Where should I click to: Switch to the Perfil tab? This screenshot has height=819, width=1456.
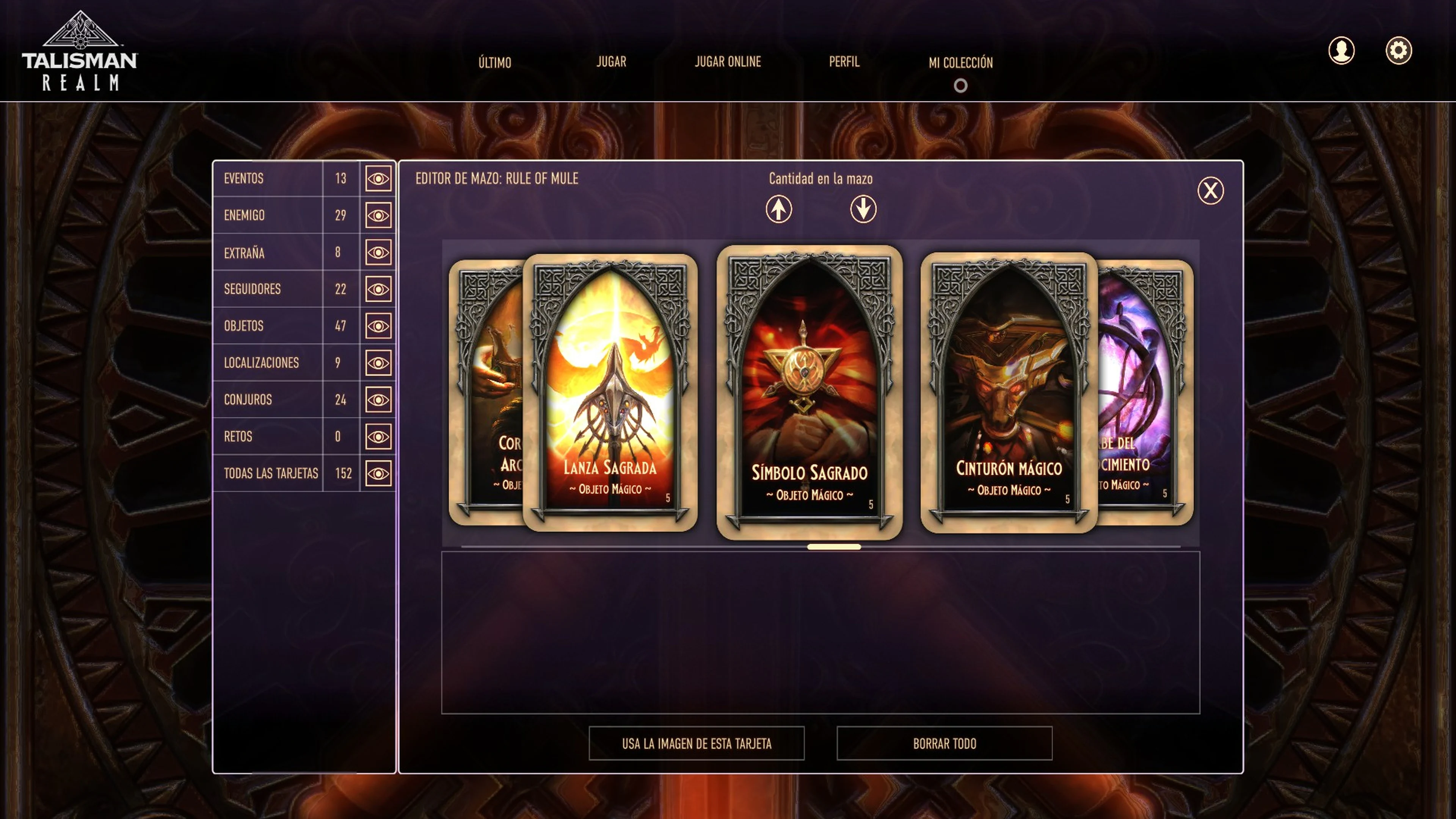(844, 62)
